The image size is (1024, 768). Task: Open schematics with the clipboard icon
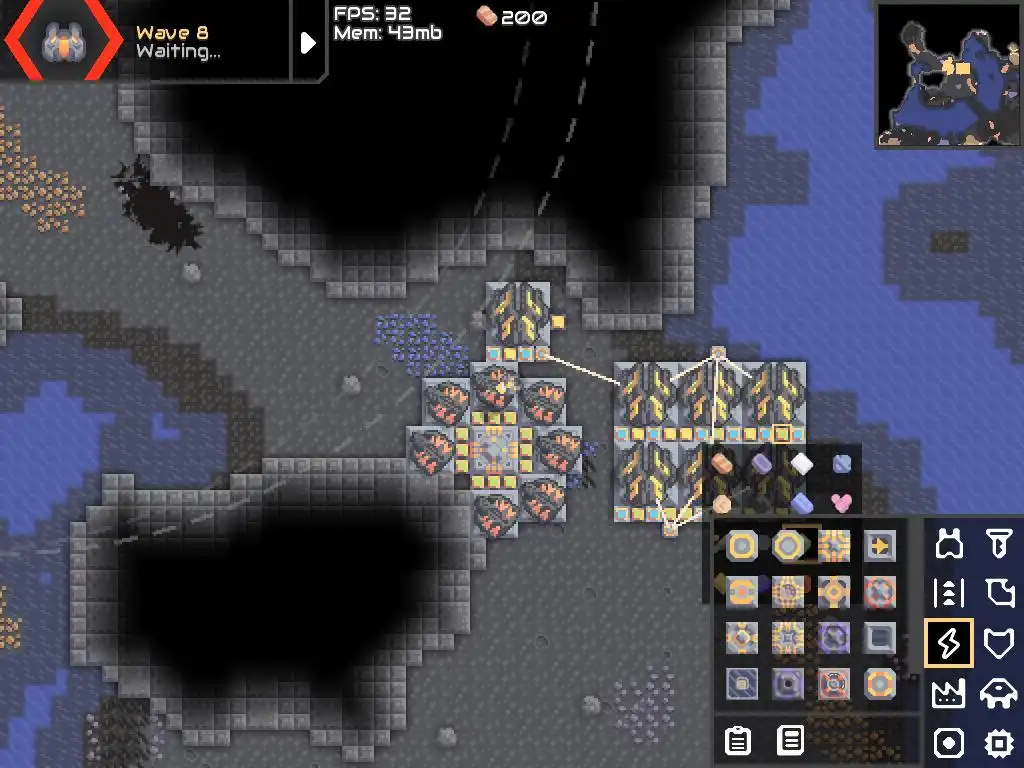point(738,741)
